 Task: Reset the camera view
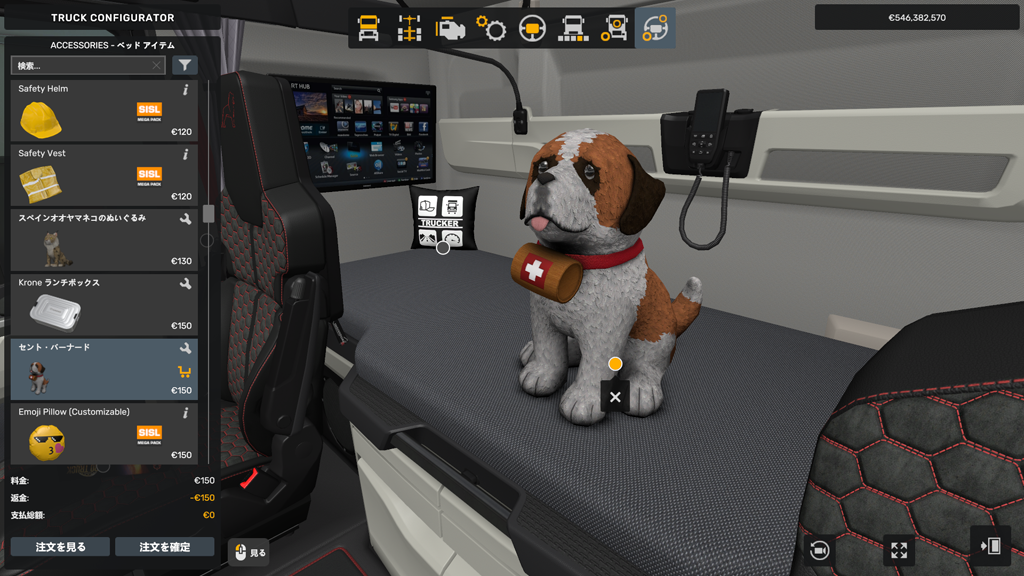820,550
